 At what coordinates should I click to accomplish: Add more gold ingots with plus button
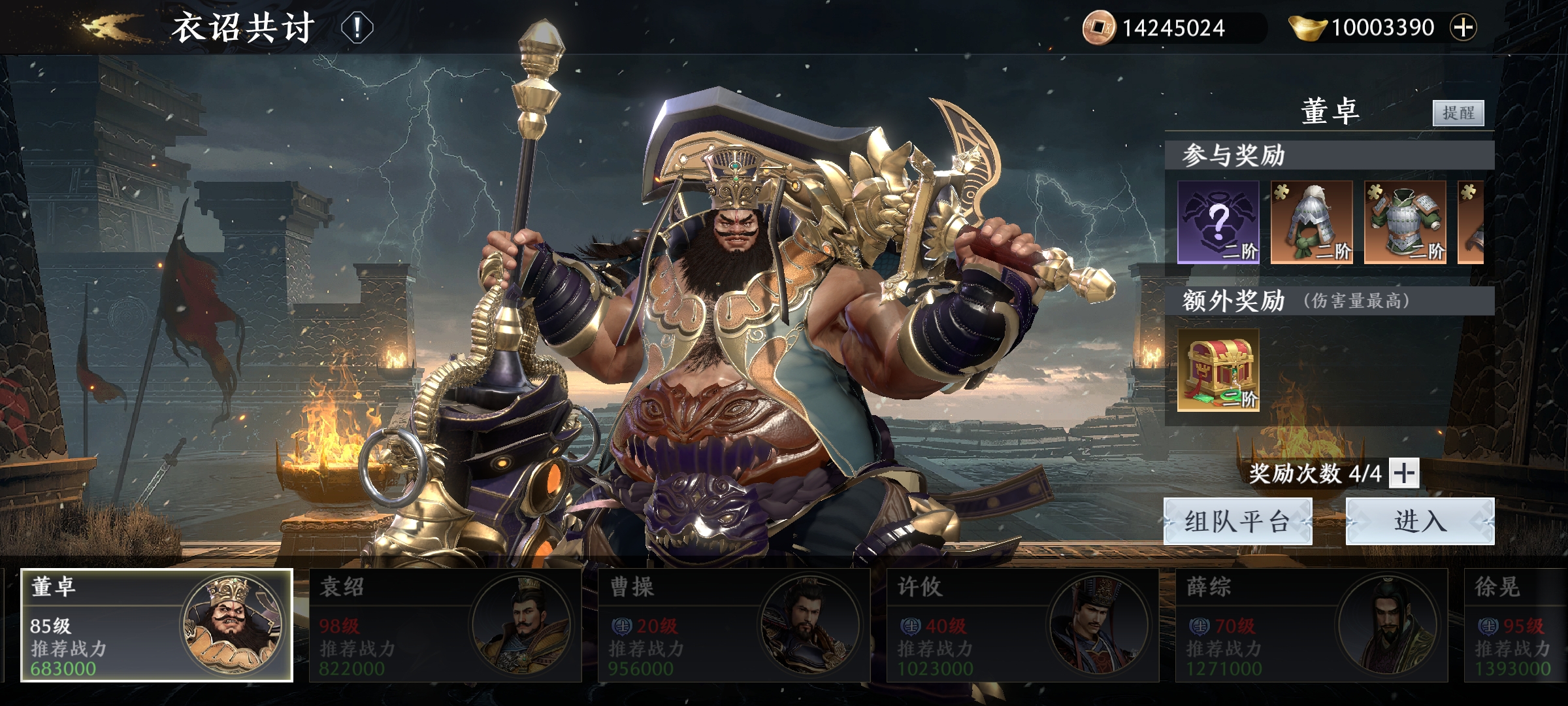click(1463, 27)
